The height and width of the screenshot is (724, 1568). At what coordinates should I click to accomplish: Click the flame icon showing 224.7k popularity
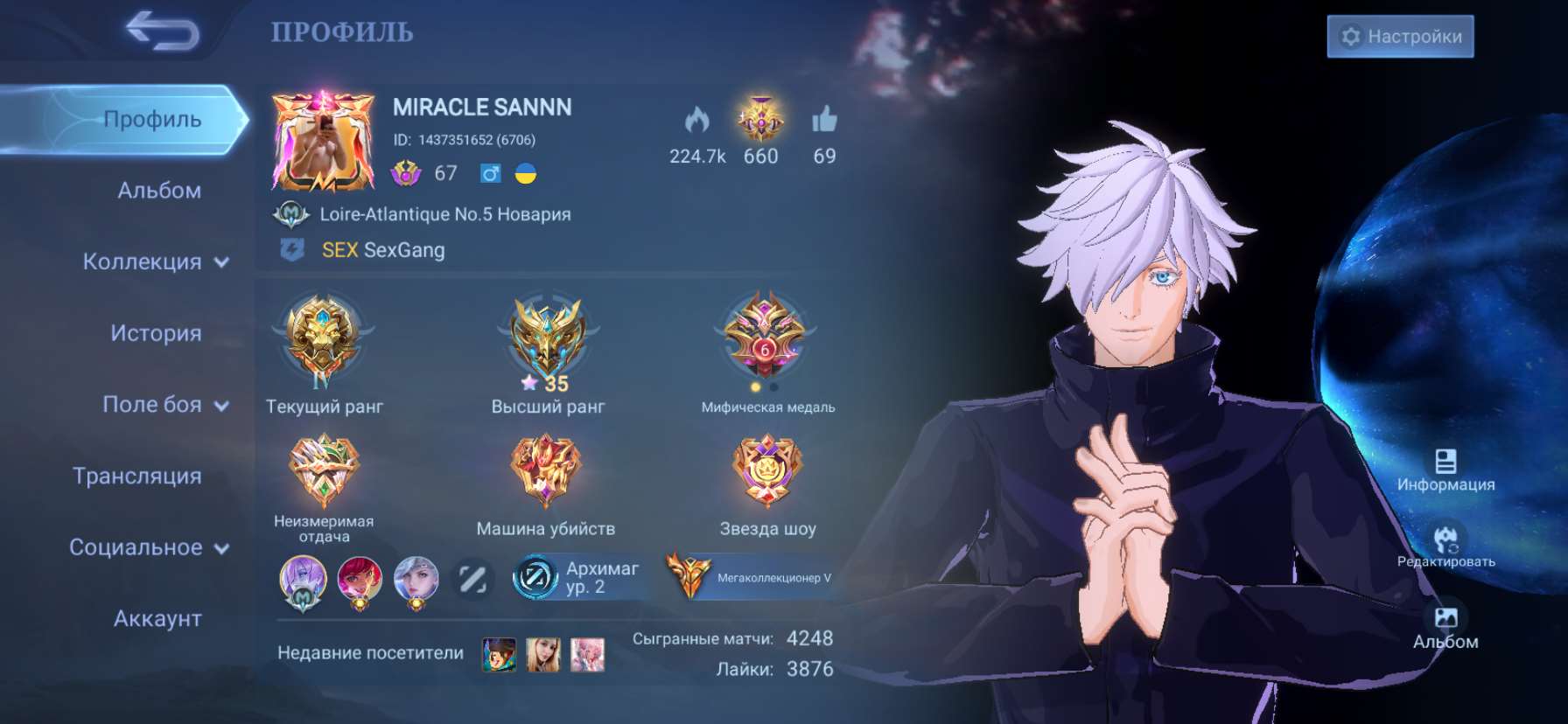696,122
